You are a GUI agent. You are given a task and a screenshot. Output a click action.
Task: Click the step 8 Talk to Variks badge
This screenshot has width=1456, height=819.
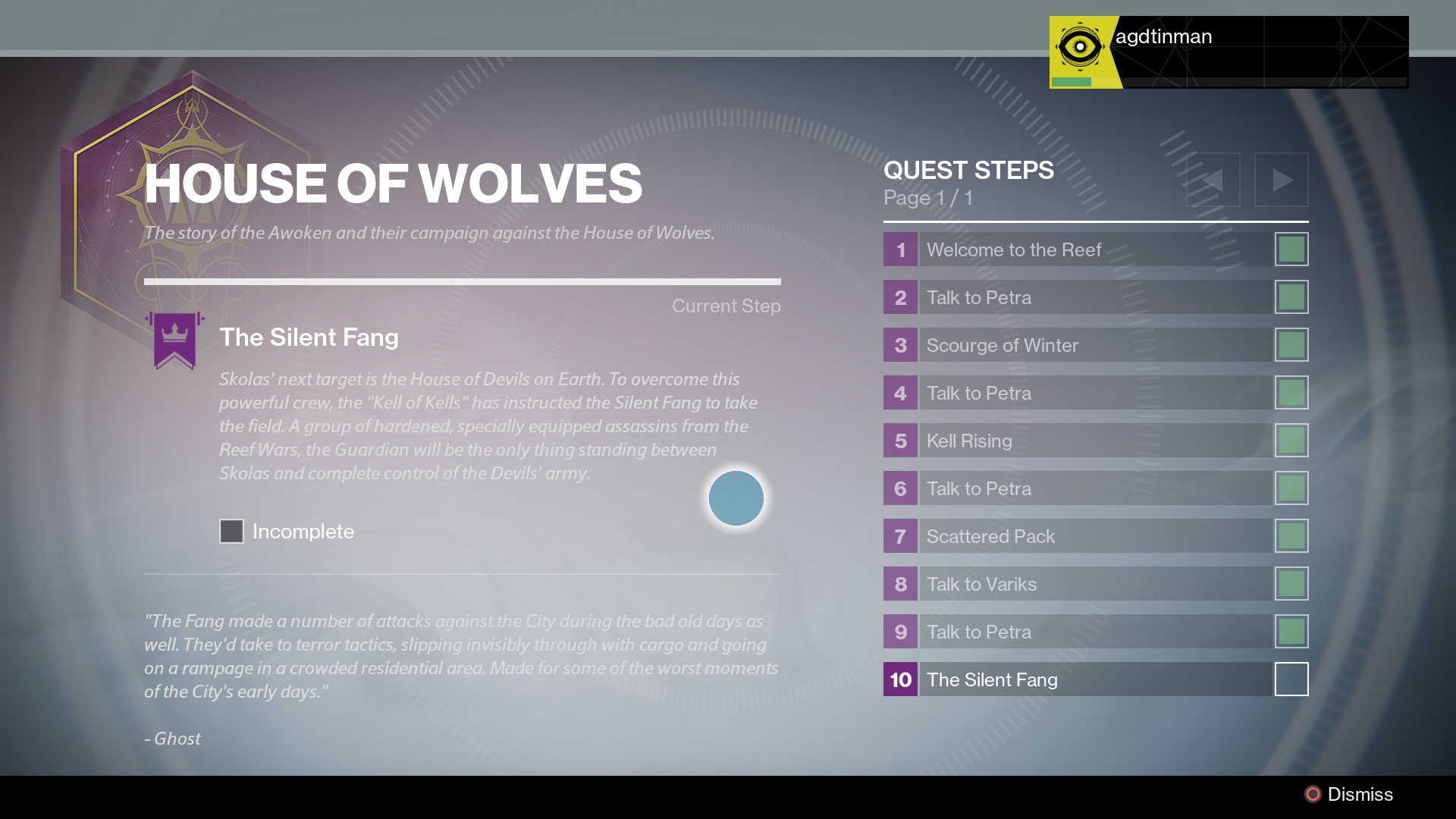900,584
